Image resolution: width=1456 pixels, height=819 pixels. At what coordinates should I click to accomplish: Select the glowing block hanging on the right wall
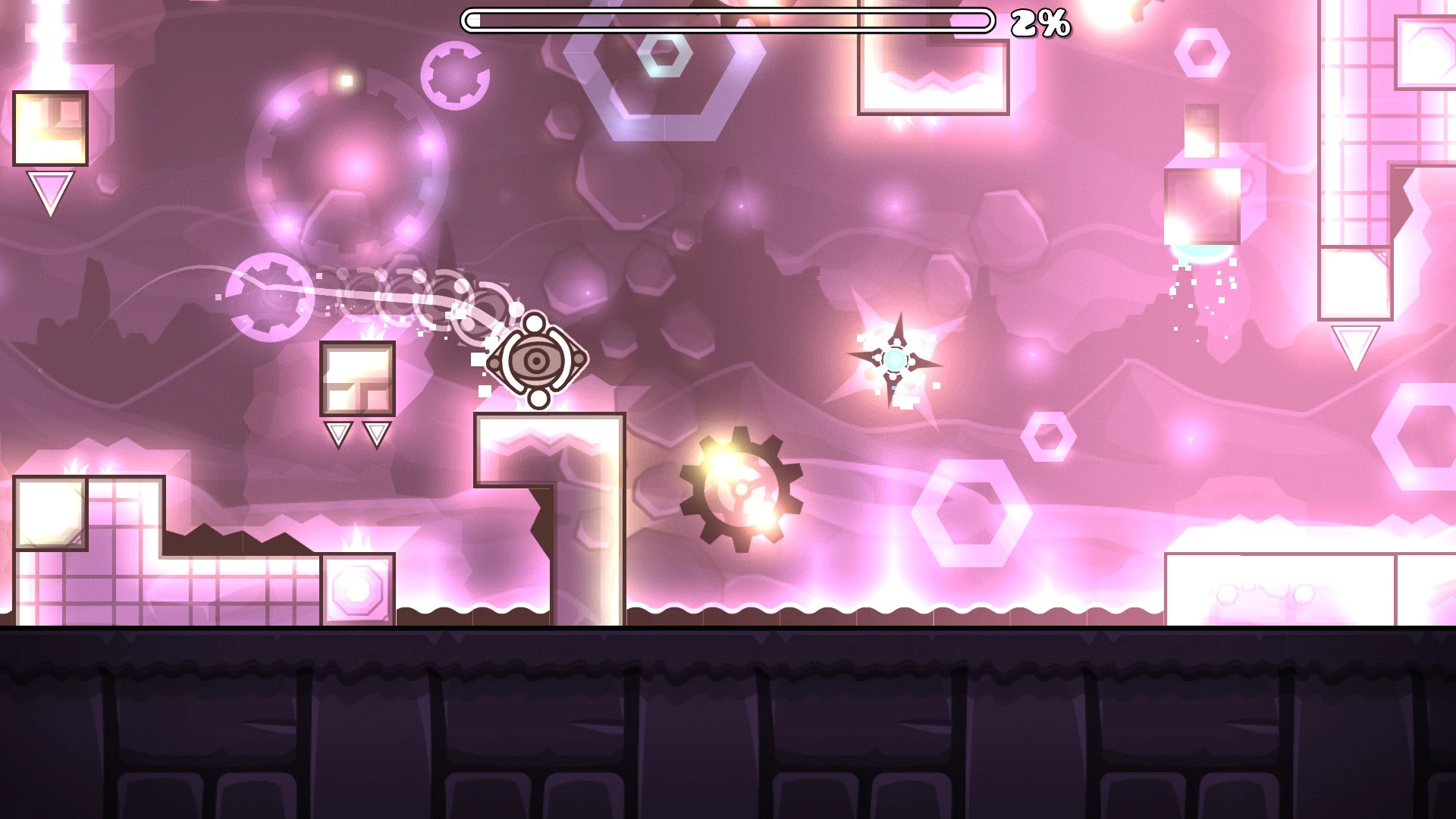[1204, 205]
